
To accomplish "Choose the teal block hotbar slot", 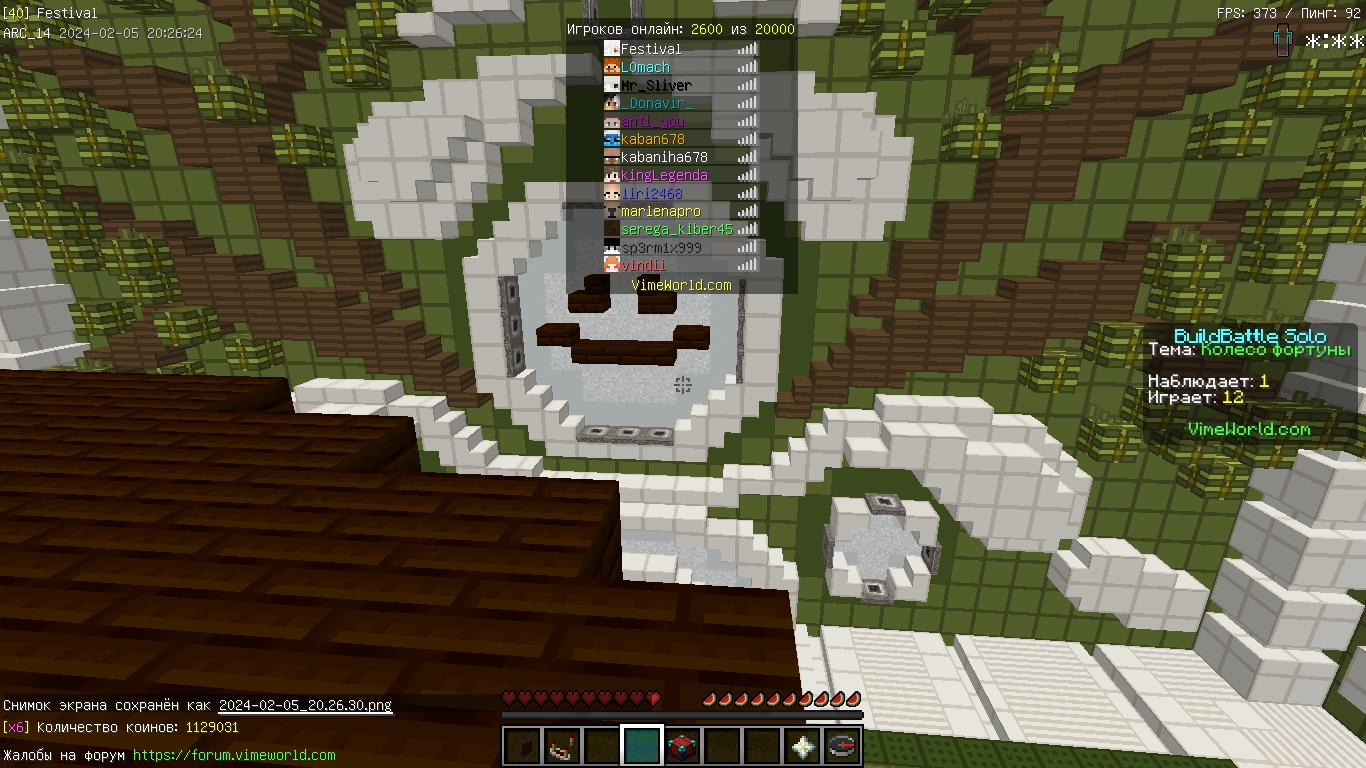I will click(x=642, y=745).
